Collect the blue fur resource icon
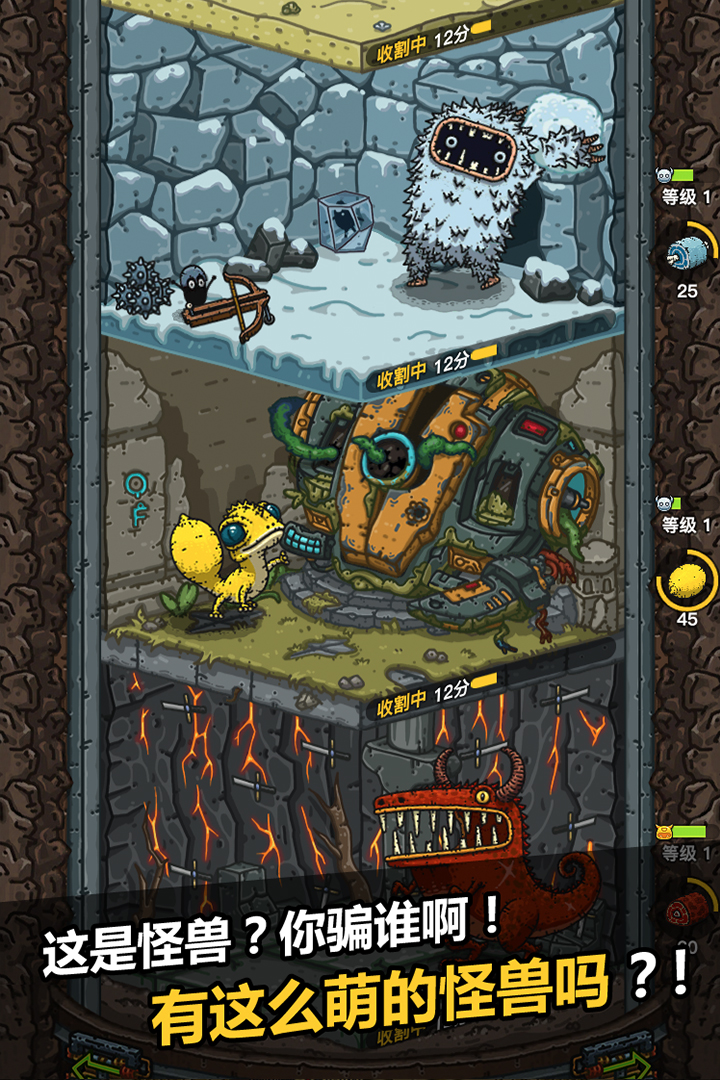Viewport: 720px width, 1080px height. click(x=687, y=254)
